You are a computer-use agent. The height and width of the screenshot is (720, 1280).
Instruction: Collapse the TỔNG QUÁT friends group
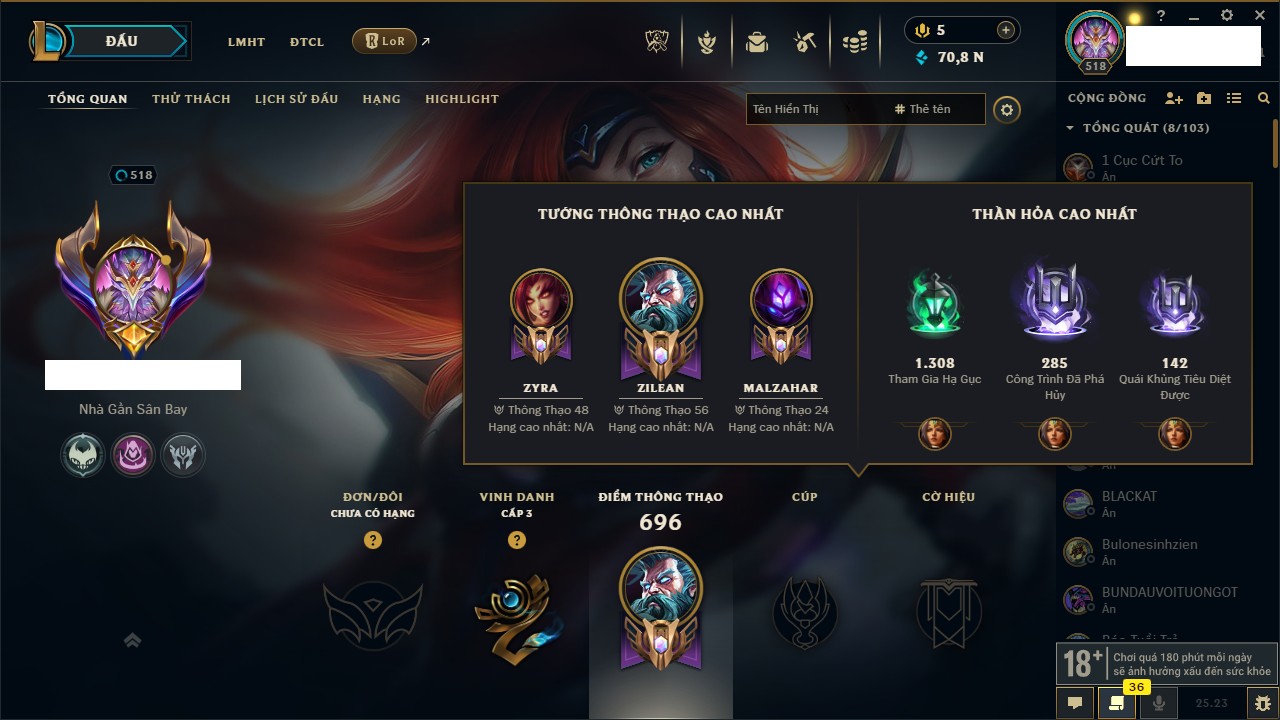click(1070, 128)
